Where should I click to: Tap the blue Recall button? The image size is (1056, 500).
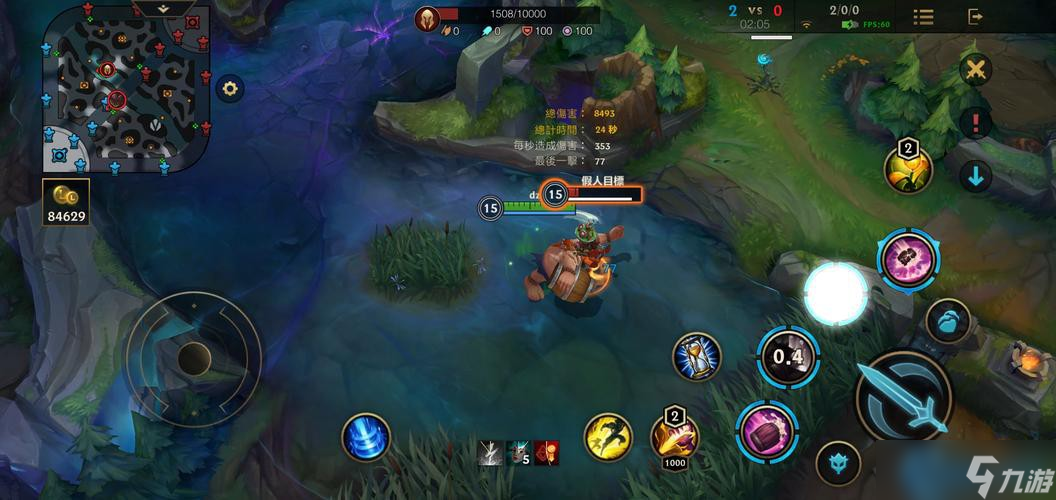point(365,437)
